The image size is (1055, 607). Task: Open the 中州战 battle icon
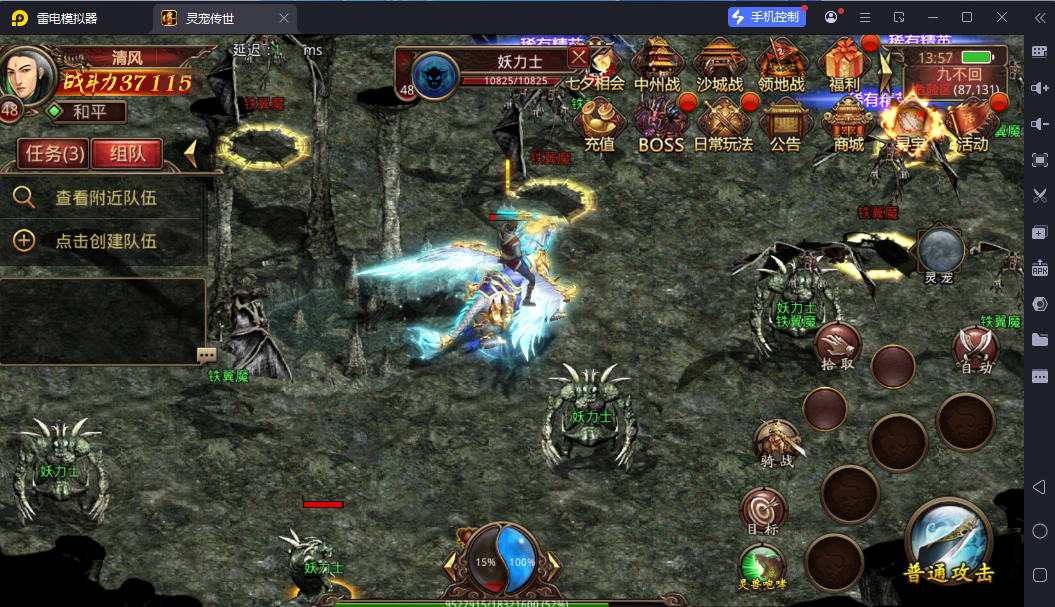pos(657,68)
